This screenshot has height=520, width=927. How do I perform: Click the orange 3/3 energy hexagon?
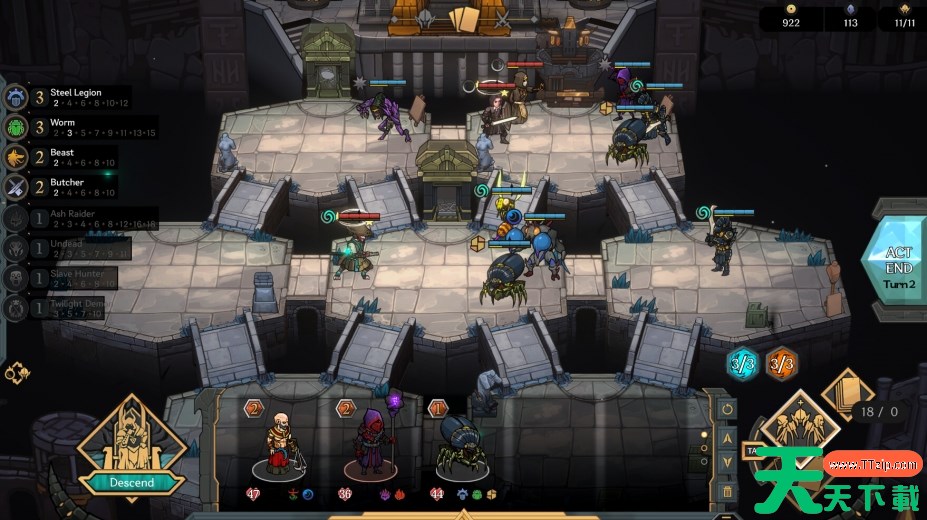tap(781, 361)
